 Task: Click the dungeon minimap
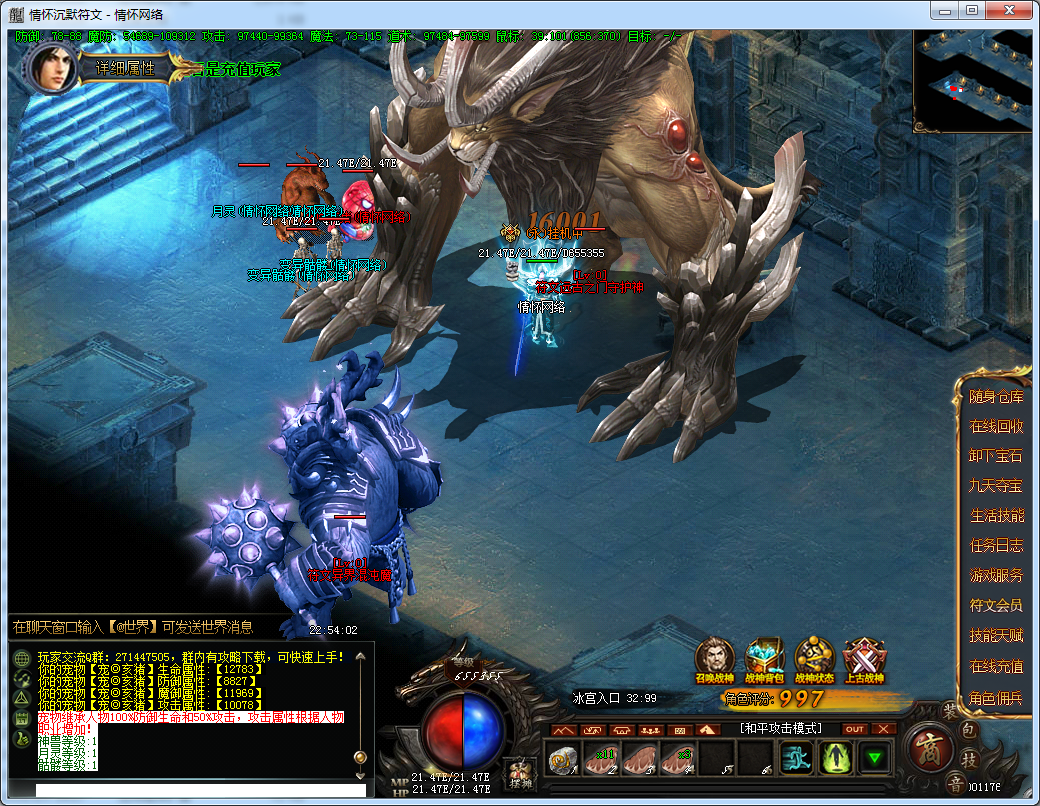pyautogui.click(x=972, y=82)
